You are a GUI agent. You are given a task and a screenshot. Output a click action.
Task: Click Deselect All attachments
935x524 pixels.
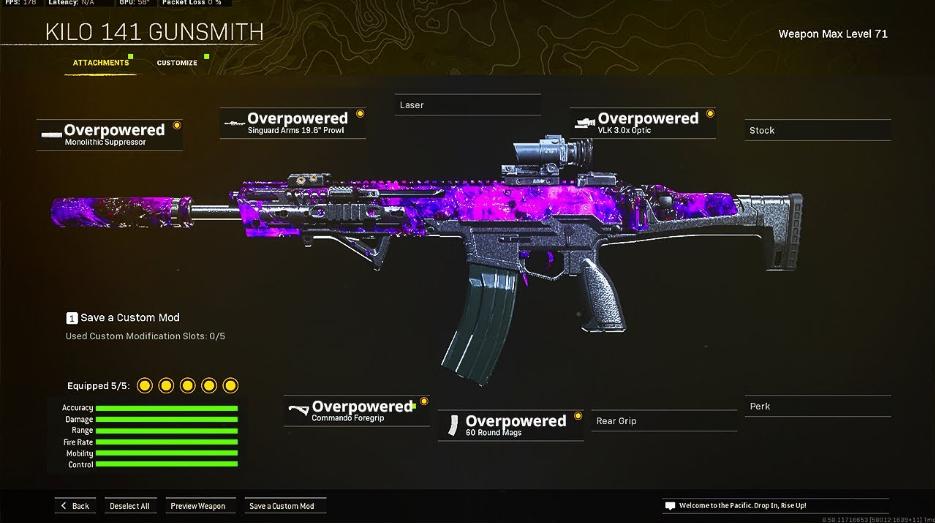(129, 506)
